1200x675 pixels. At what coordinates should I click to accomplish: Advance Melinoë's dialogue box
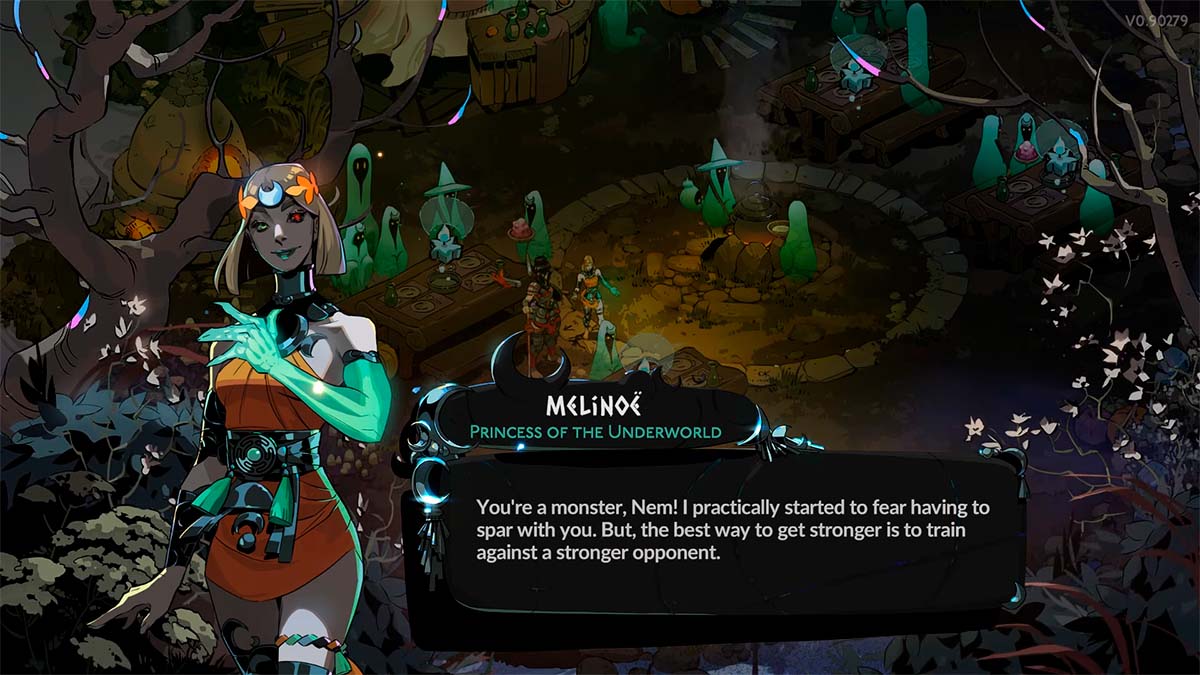point(715,540)
